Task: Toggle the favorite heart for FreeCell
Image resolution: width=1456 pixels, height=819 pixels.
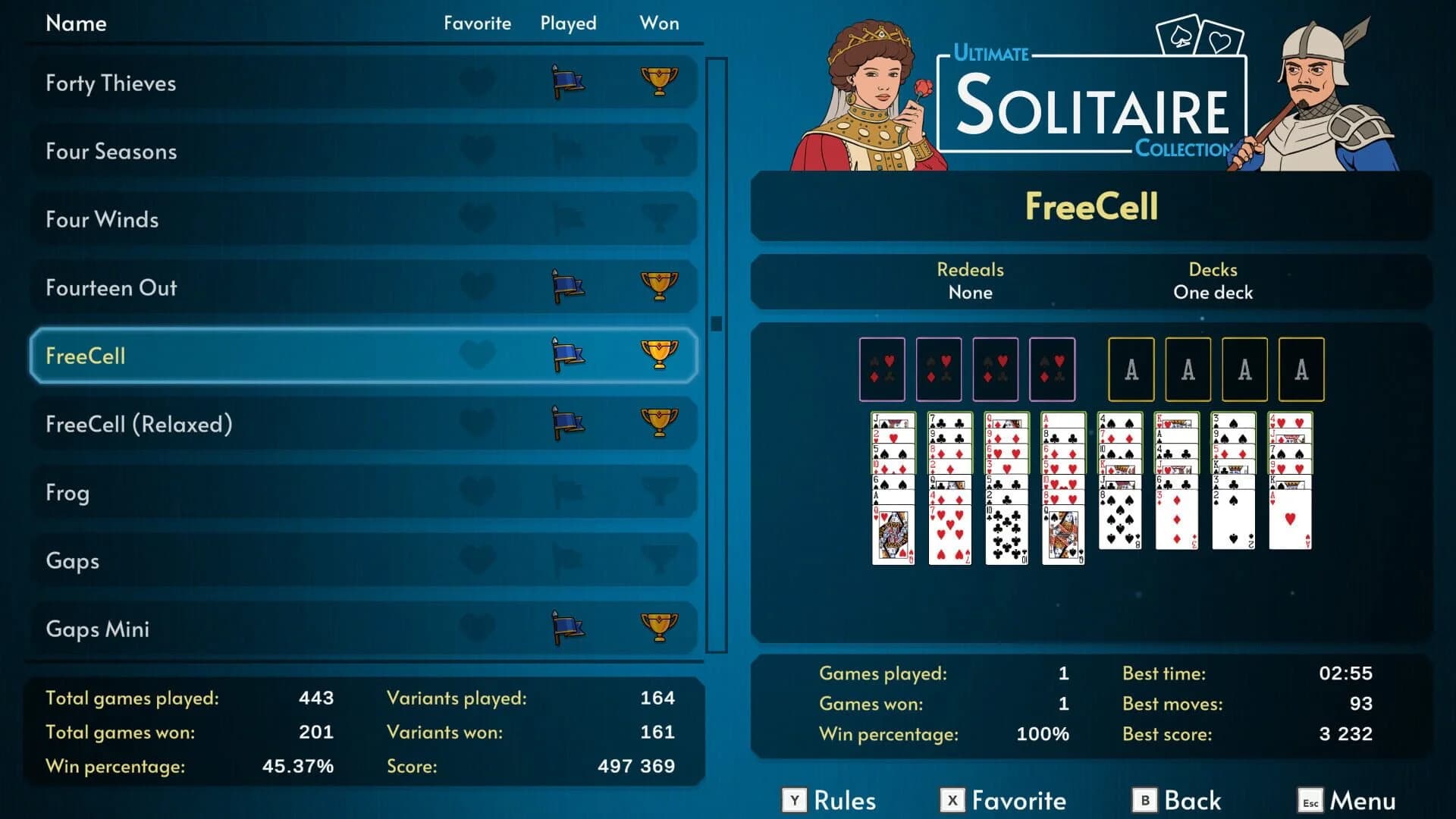Action: coord(479,356)
